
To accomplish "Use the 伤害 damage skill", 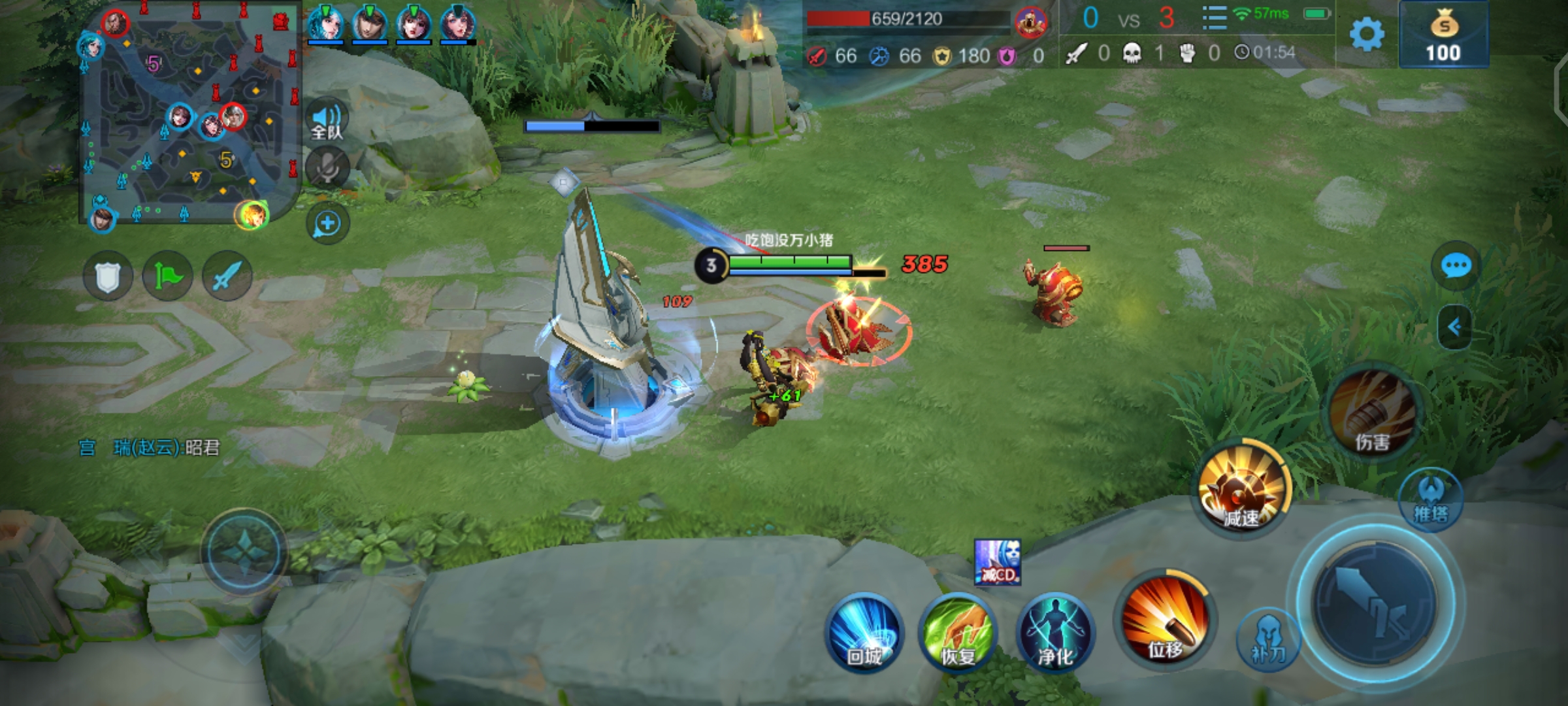I will (1373, 413).
